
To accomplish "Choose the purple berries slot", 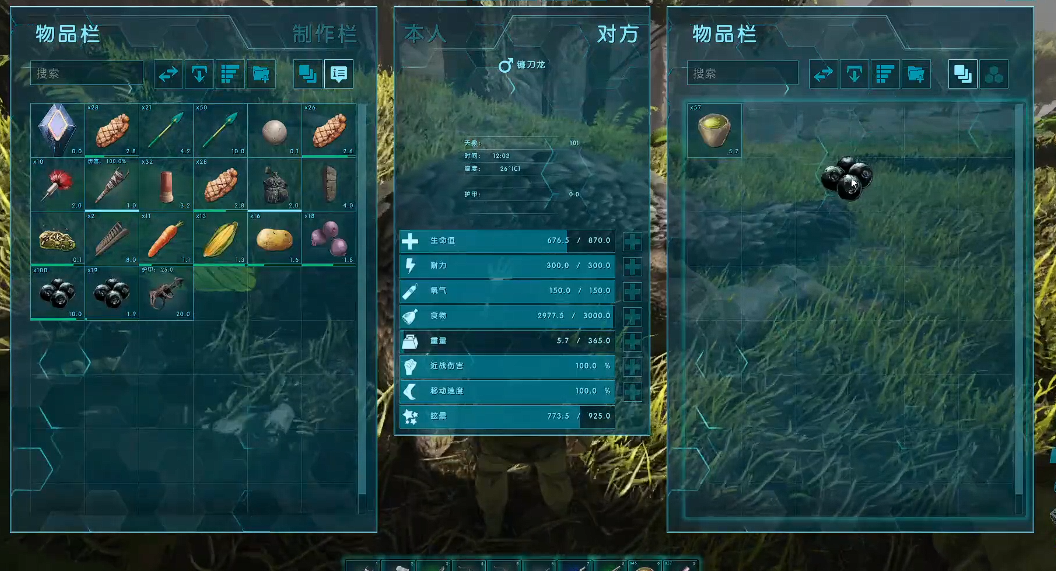I will point(327,239).
